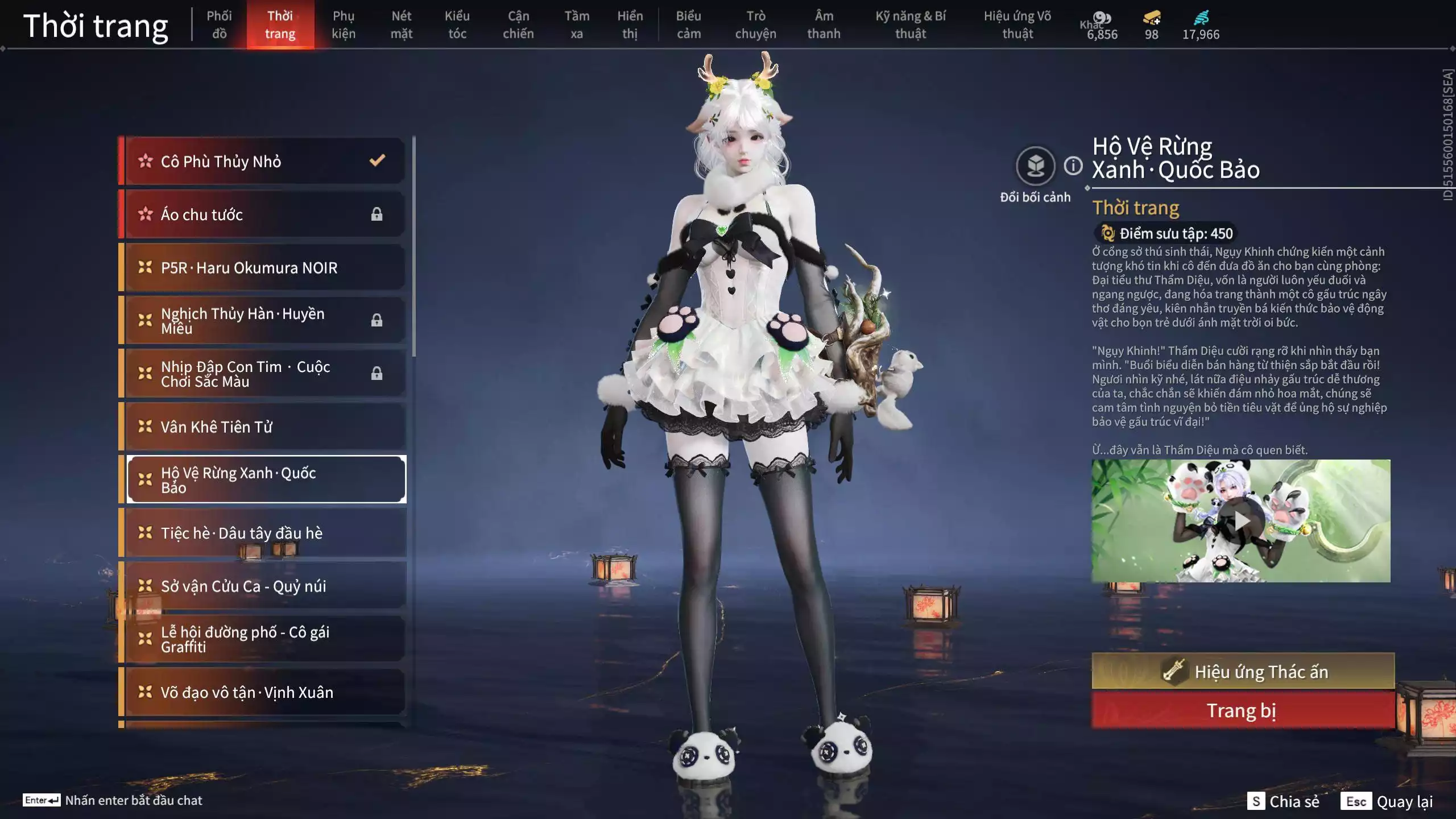Screen dimensions: 1456x819
Task: Show Kỹ năng & Bí thuật tab
Action: pos(911,24)
